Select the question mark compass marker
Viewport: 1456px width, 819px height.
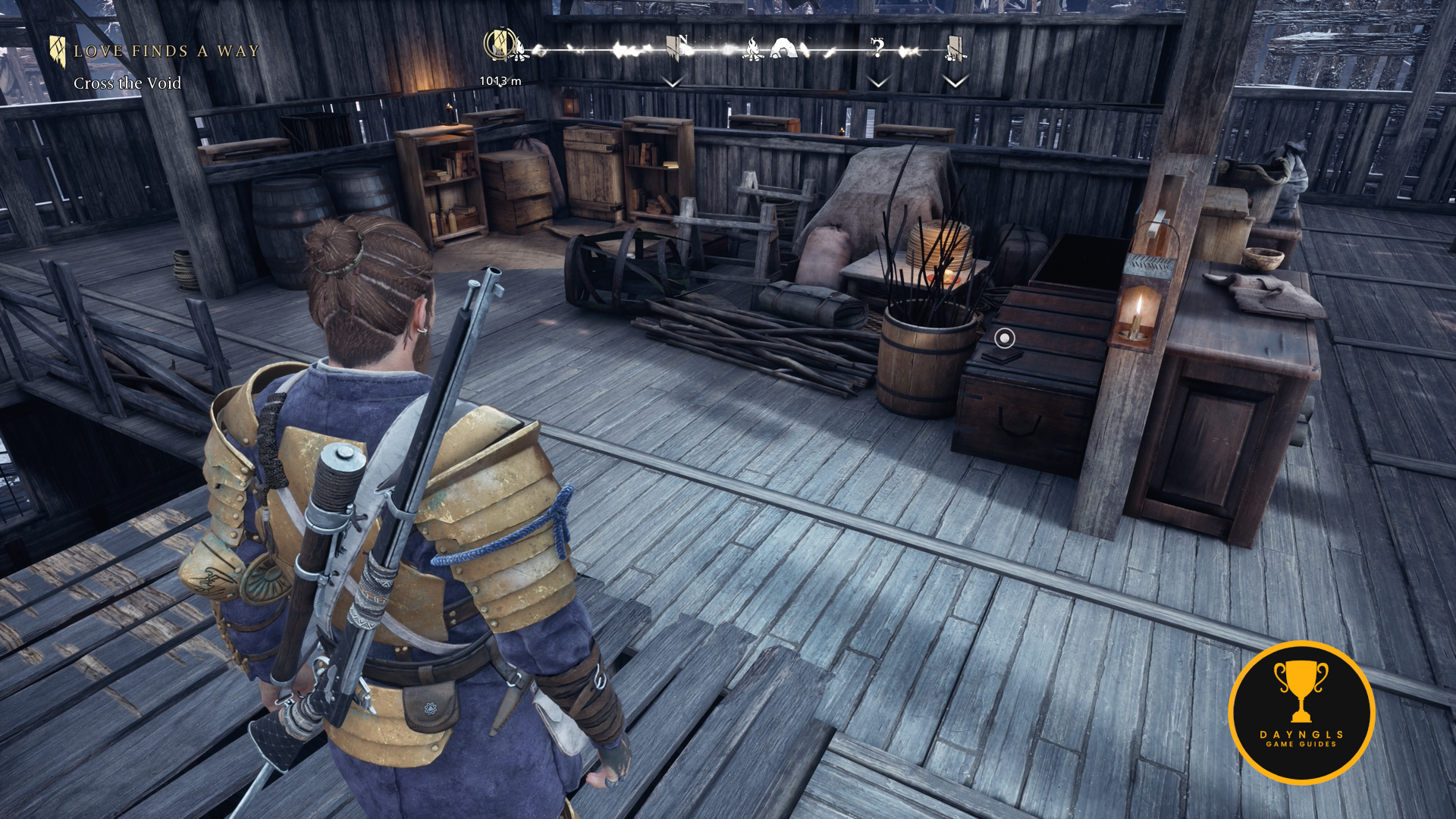tap(877, 49)
